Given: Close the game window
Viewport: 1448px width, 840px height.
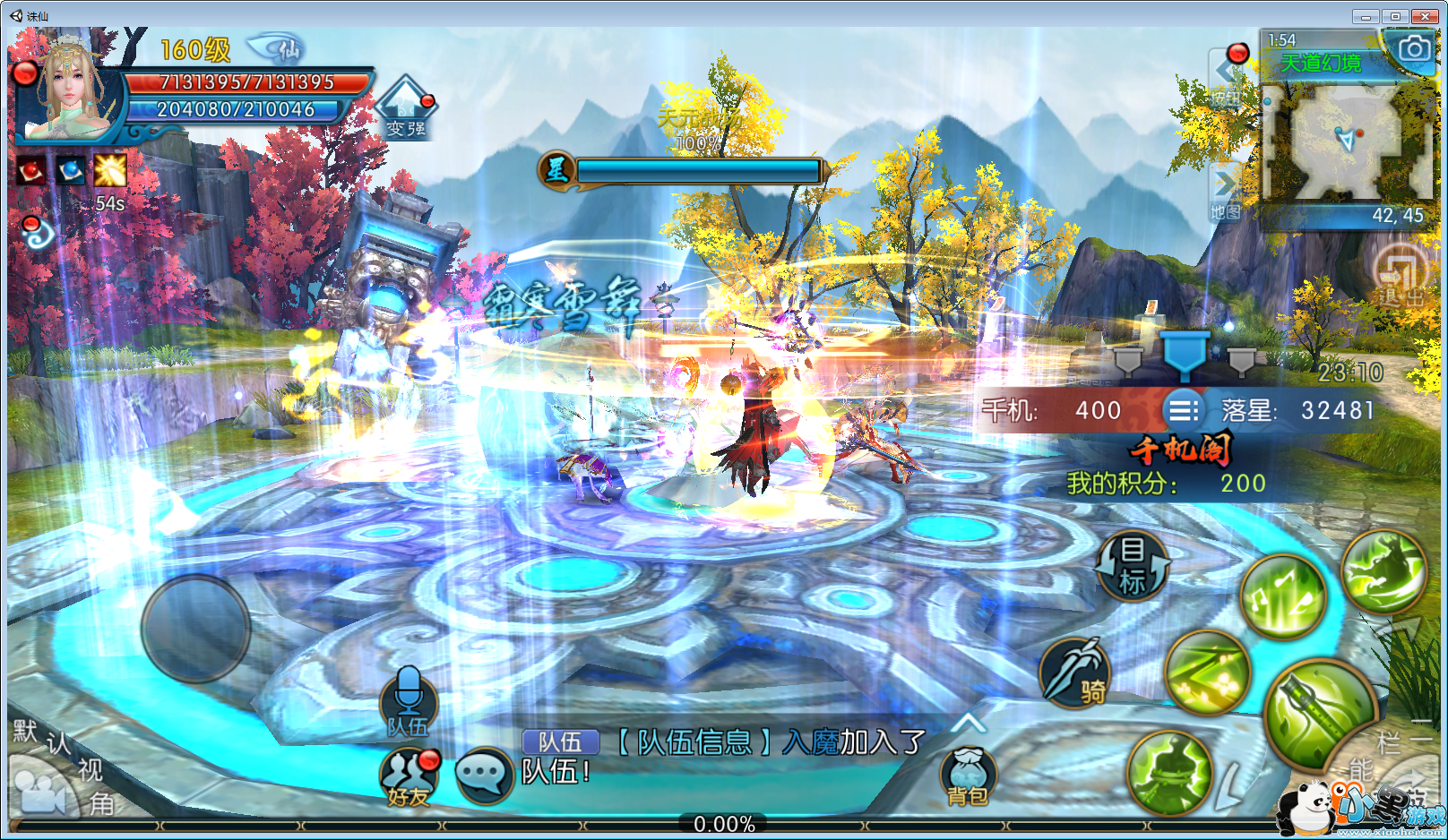Looking at the screenshot, I should pyautogui.click(x=1425, y=16).
